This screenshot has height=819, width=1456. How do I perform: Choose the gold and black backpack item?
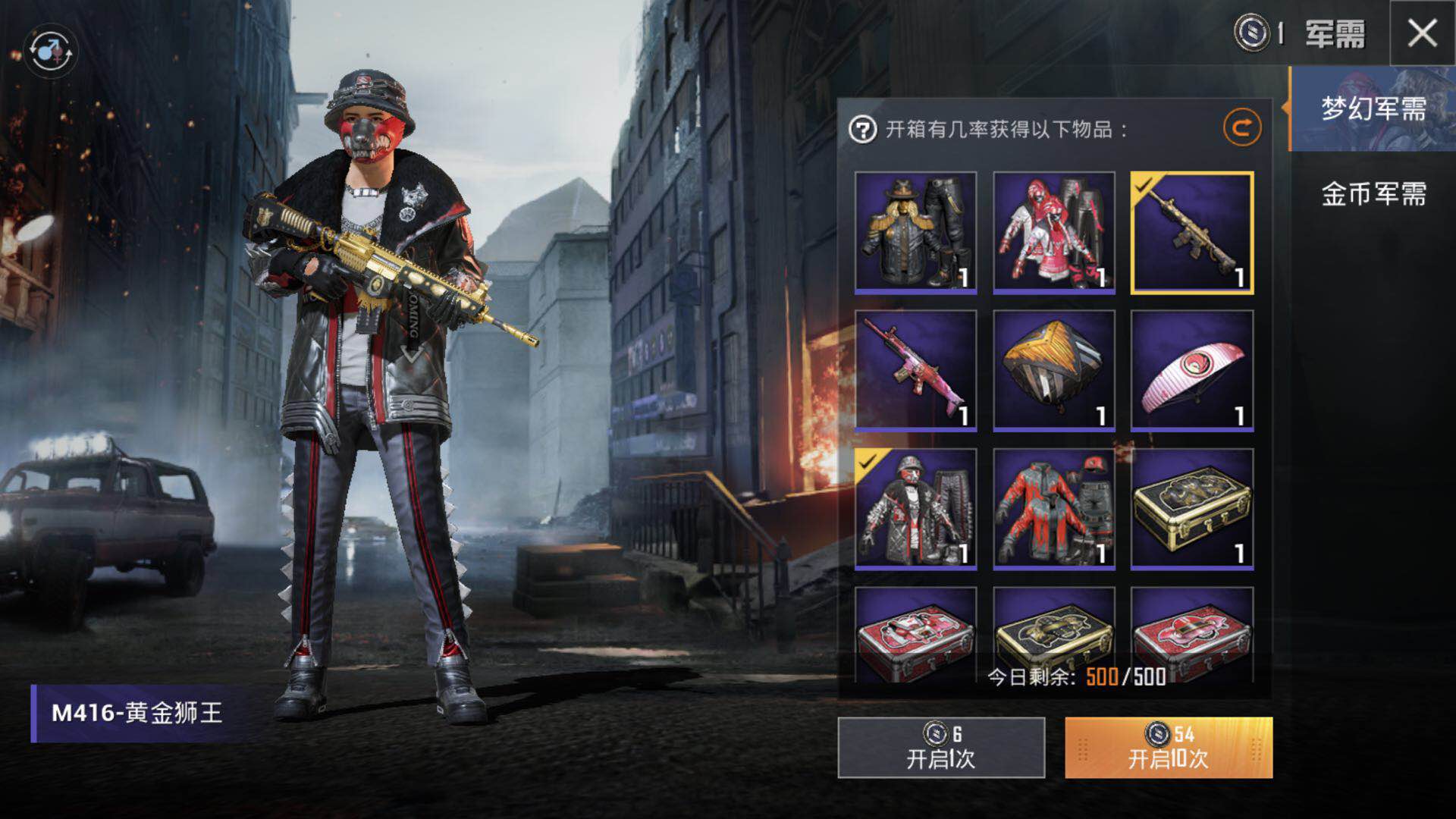coord(1053,371)
